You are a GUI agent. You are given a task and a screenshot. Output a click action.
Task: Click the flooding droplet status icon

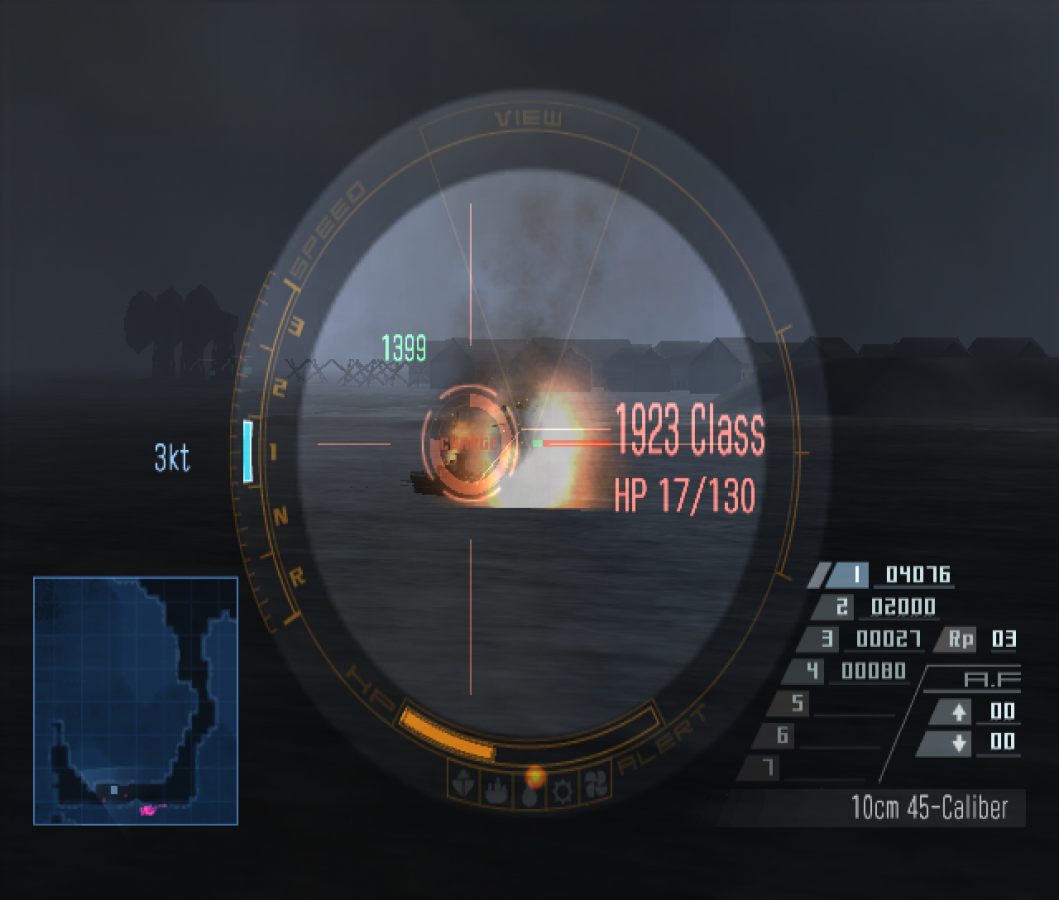point(531,787)
